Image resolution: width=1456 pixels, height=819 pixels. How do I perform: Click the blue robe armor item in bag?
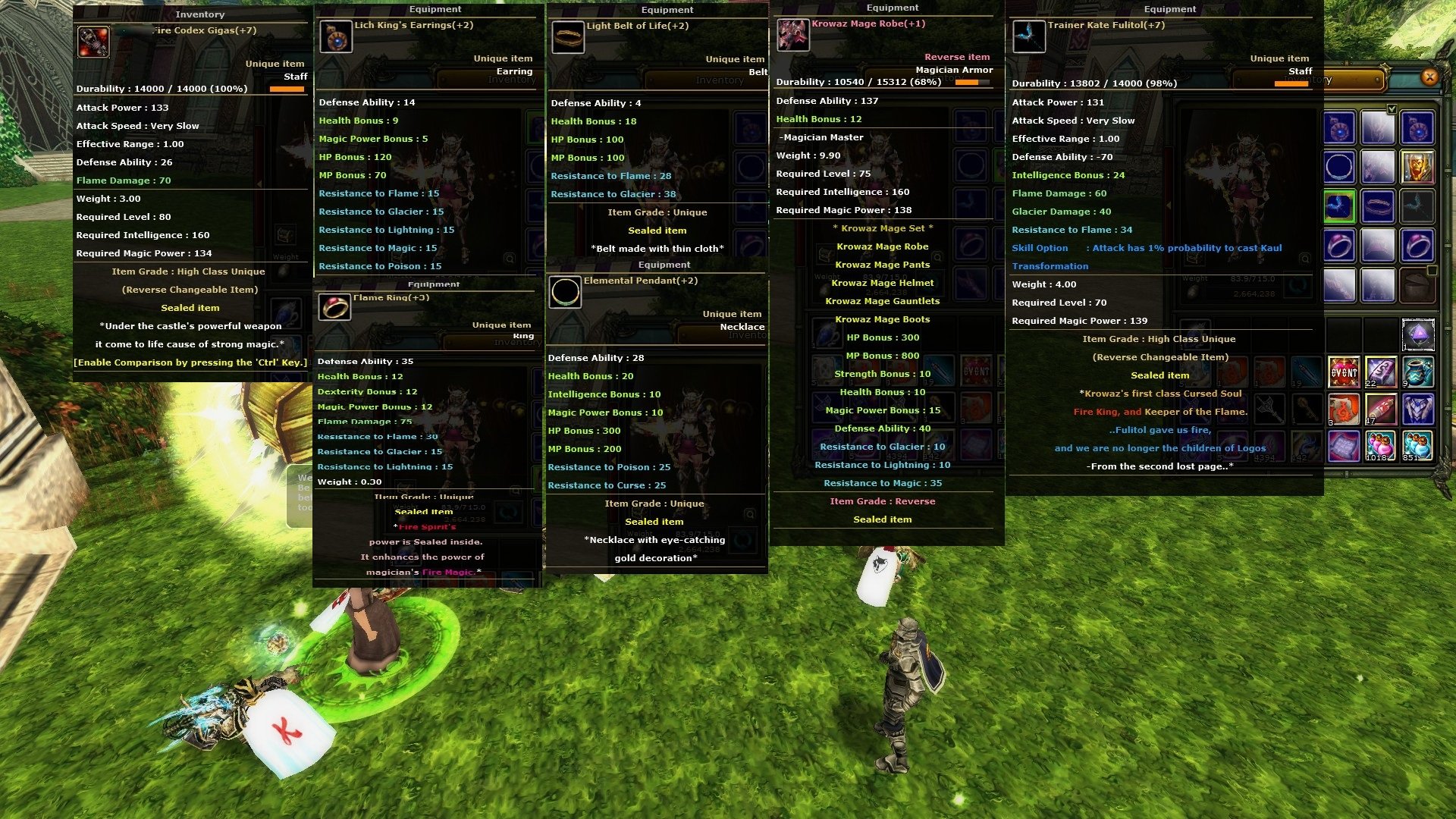(x=1417, y=409)
